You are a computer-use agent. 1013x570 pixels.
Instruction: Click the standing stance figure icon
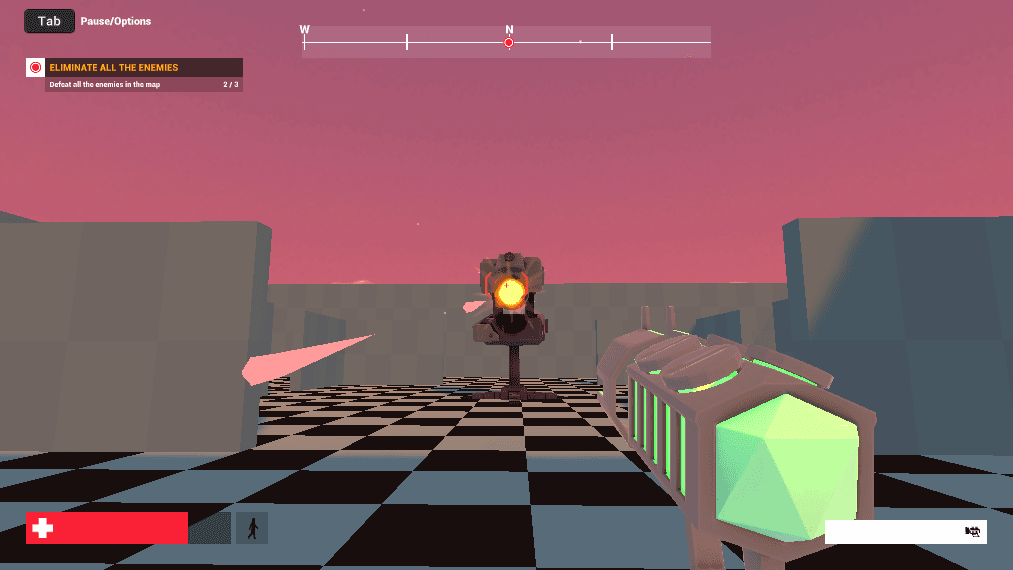[x=252, y=528]
